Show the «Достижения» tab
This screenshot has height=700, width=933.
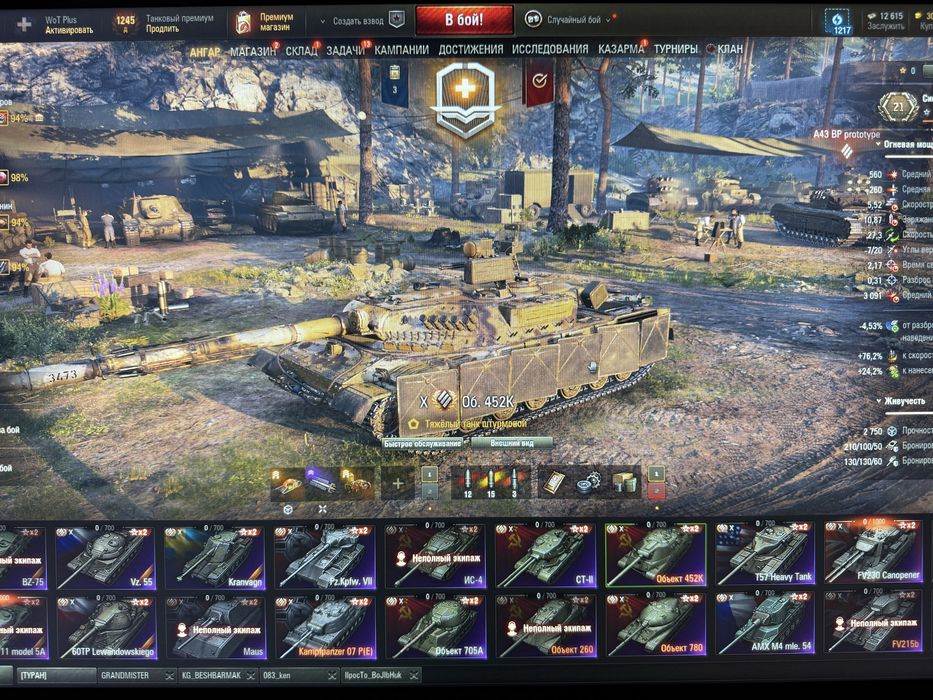pyautogui.click(x=470, y=49)
